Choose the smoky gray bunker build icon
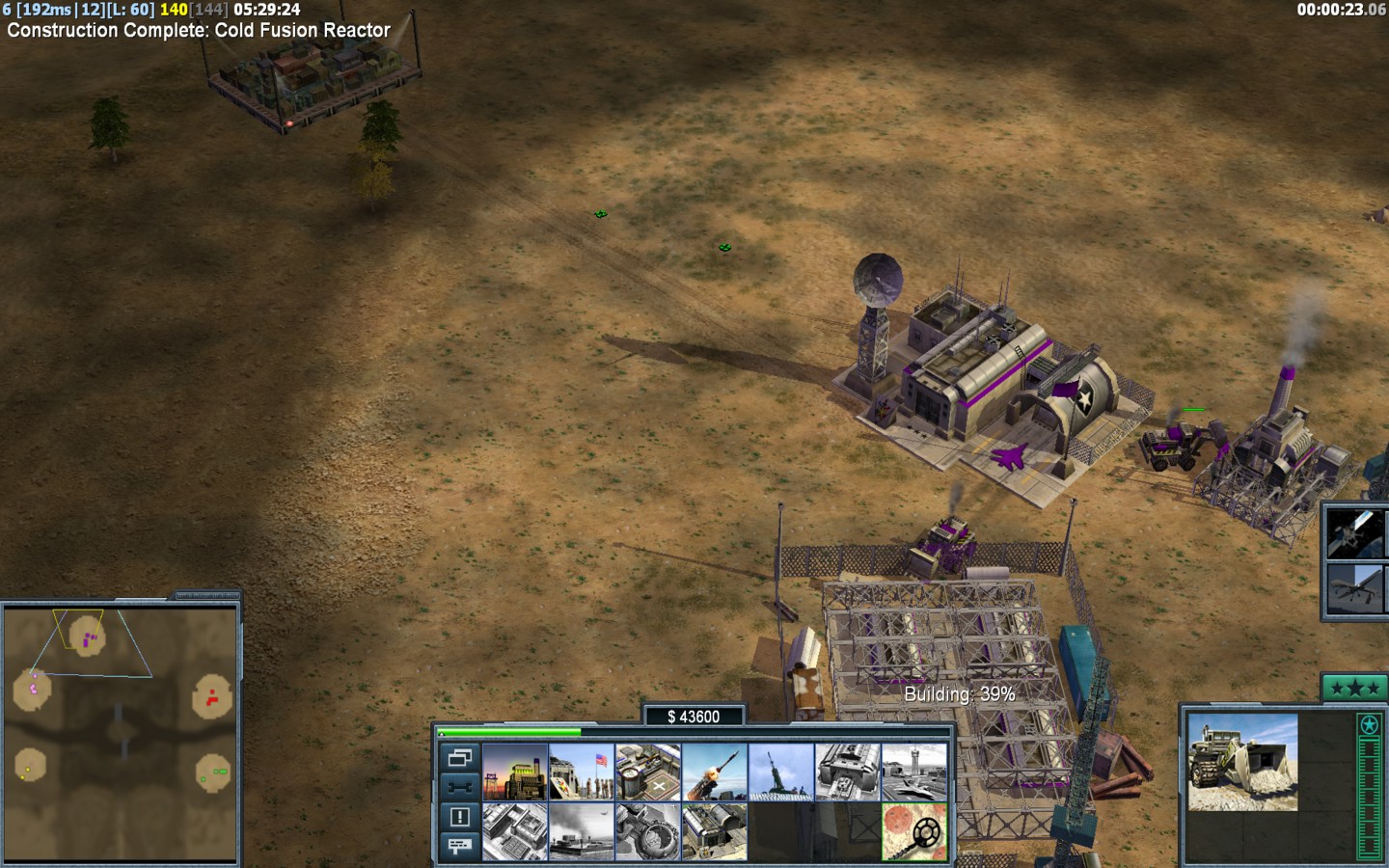This screenshot has width=1389, height=868. pyautogui.click(x=582, y=831)
